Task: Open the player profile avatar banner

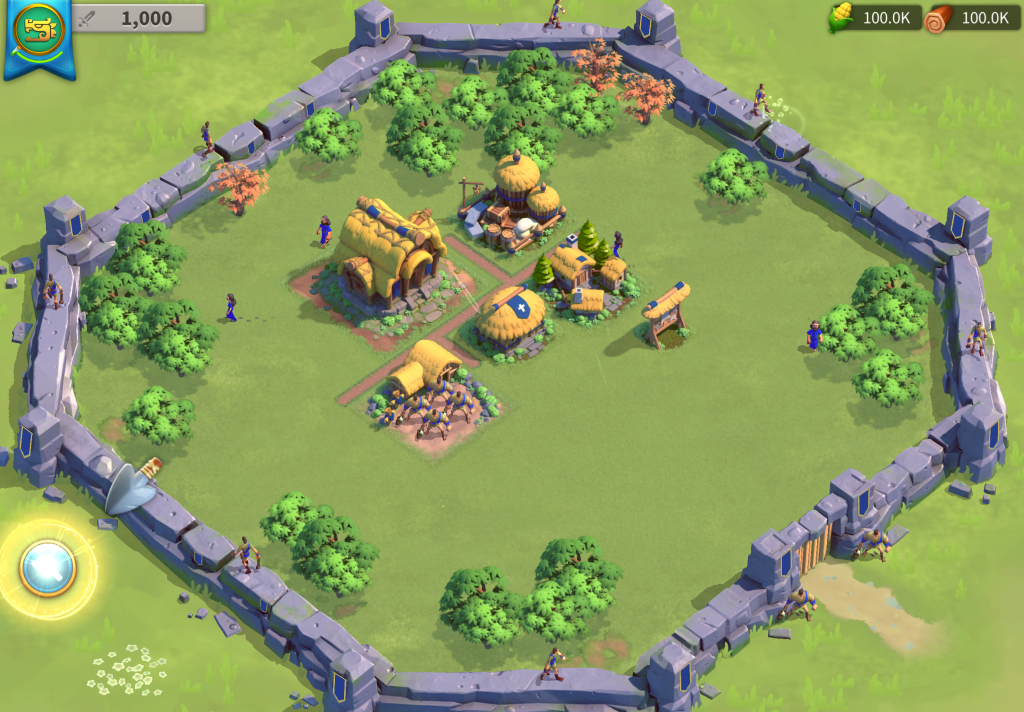Action: pyautogui.click(x=38, y=32)
